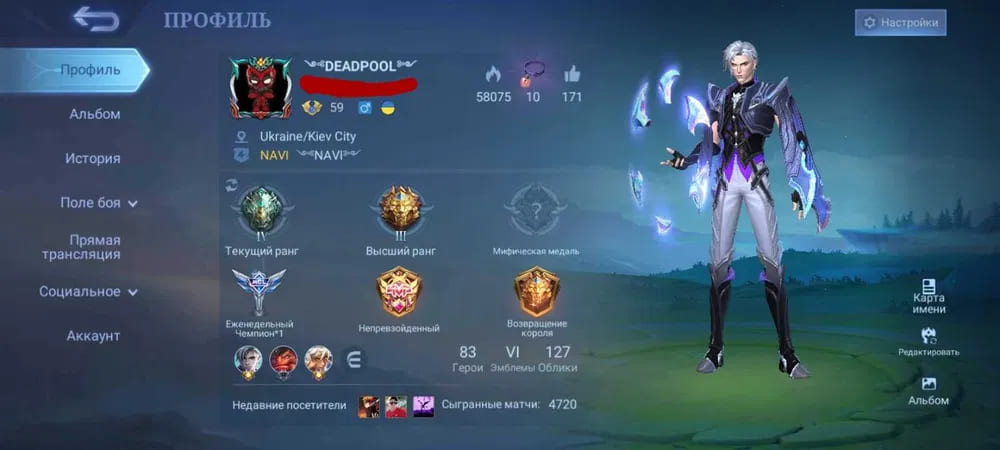Inspect the Мифическая медаль emblem

[x=535, y=211]
